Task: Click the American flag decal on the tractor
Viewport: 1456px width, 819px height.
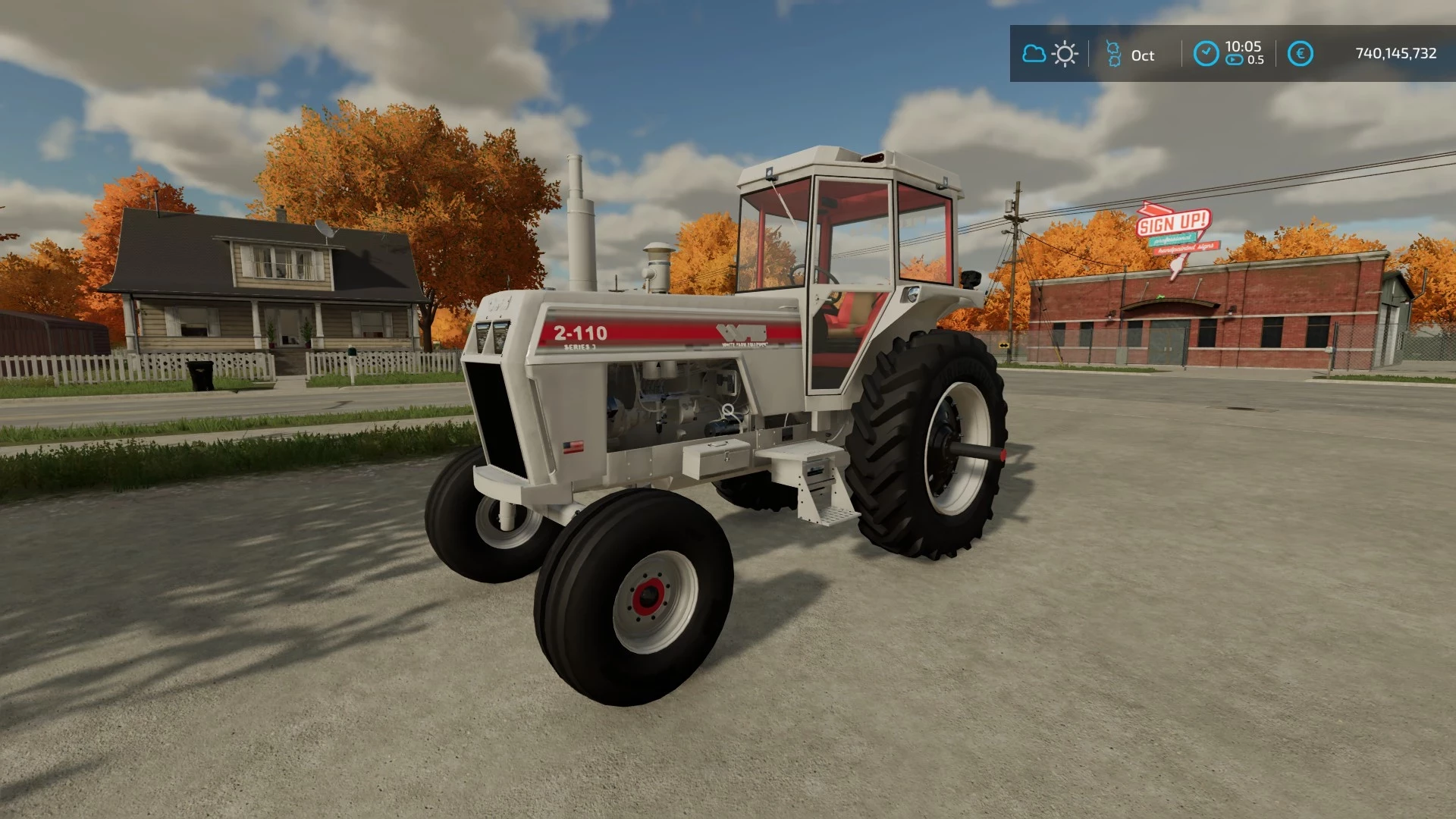Action: pos(573,447)
